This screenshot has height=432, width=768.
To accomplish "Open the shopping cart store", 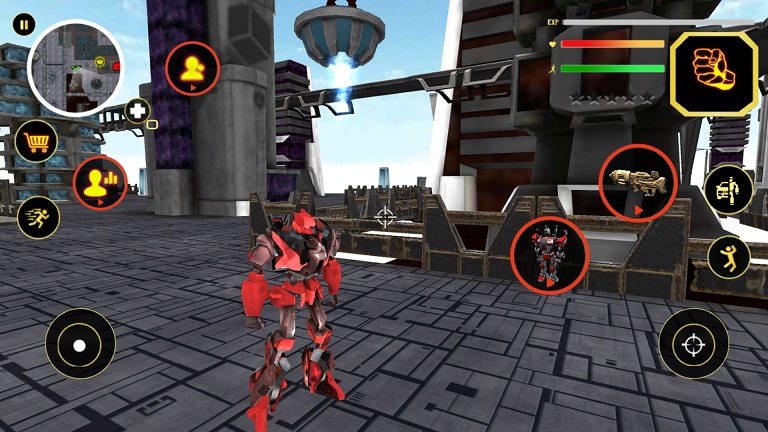I will [x=37, y=142].
